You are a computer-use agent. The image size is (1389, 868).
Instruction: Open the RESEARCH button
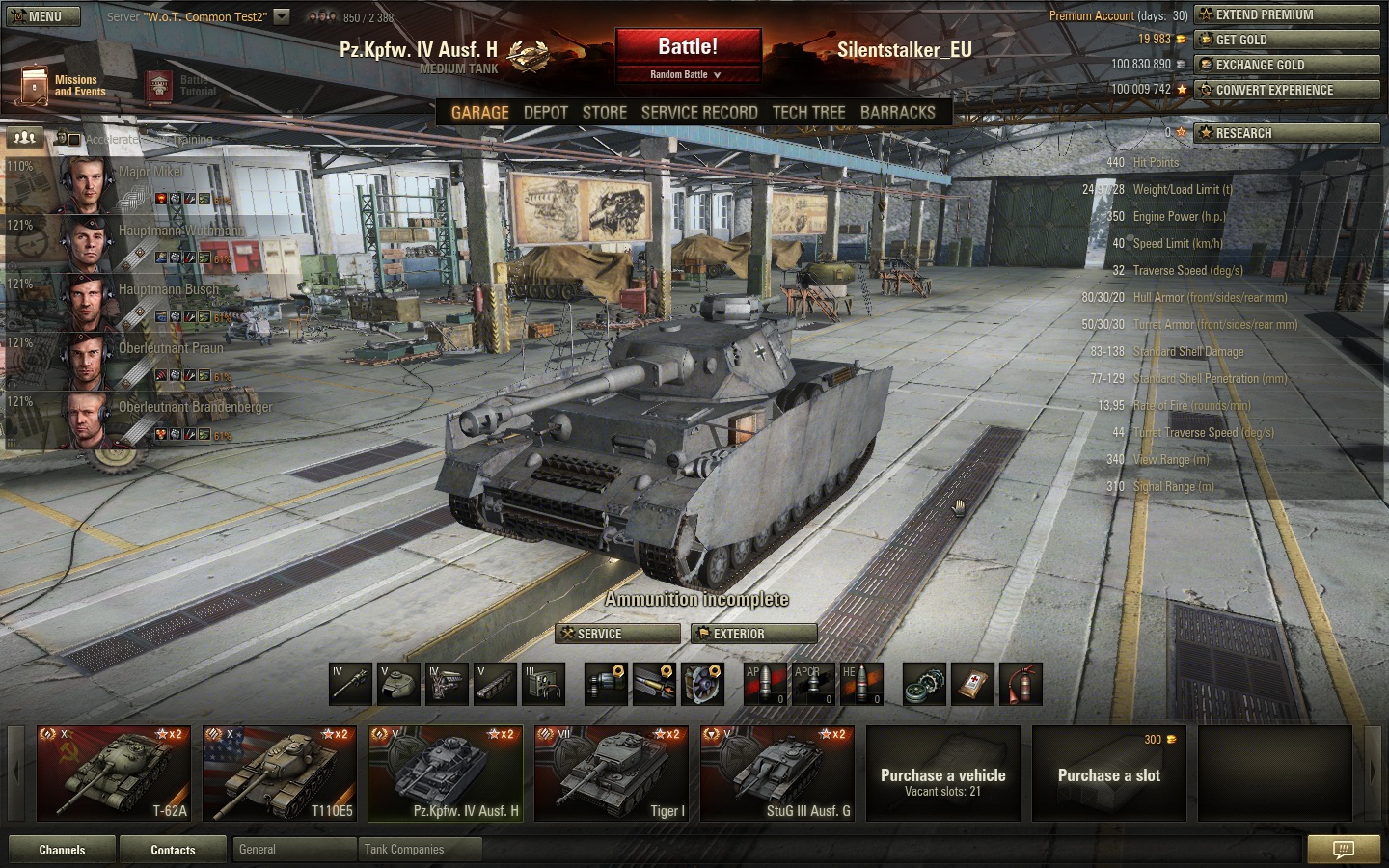[x=1287, y=133]
